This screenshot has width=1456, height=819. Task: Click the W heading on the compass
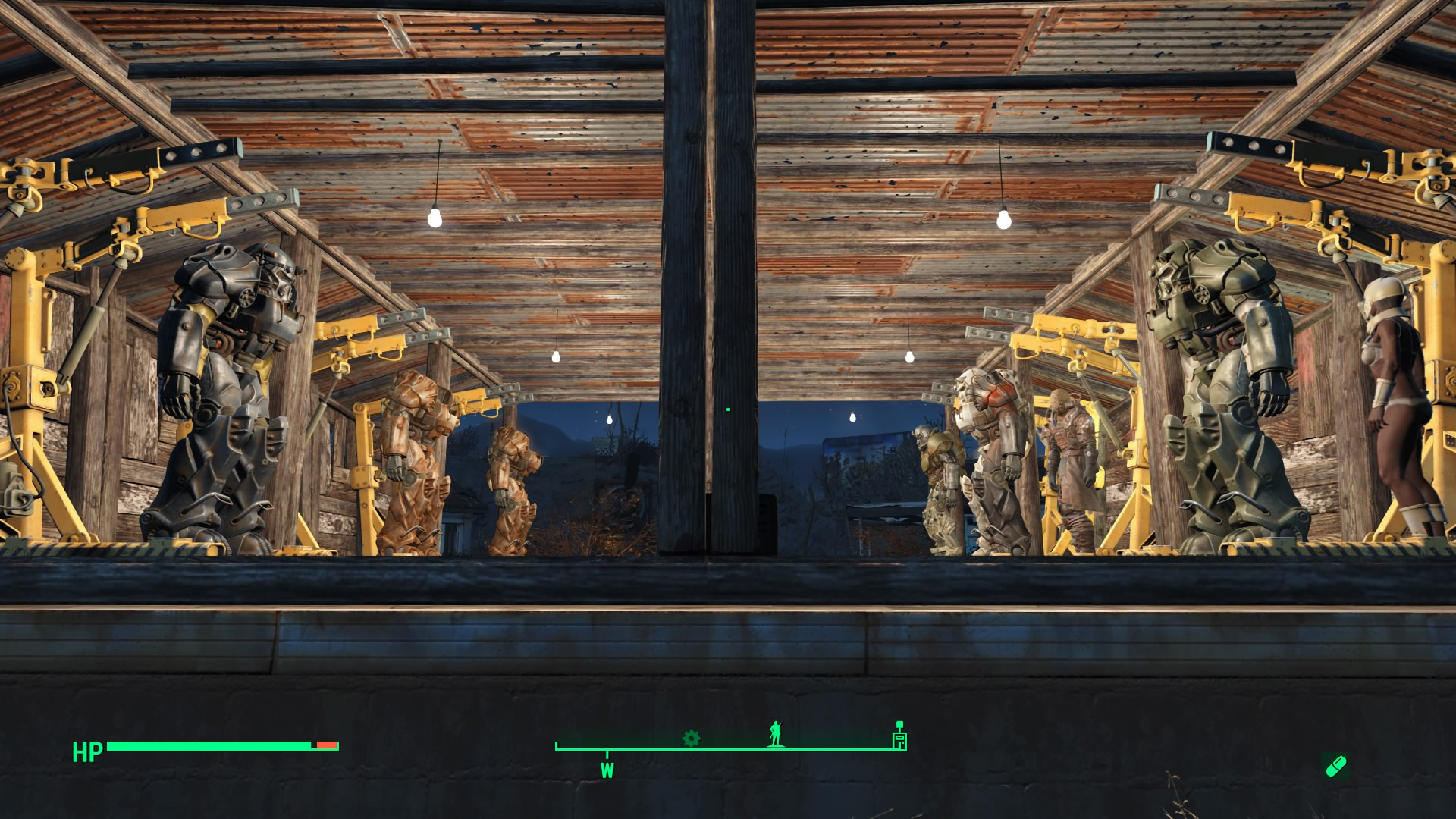[x=607, y=770]
